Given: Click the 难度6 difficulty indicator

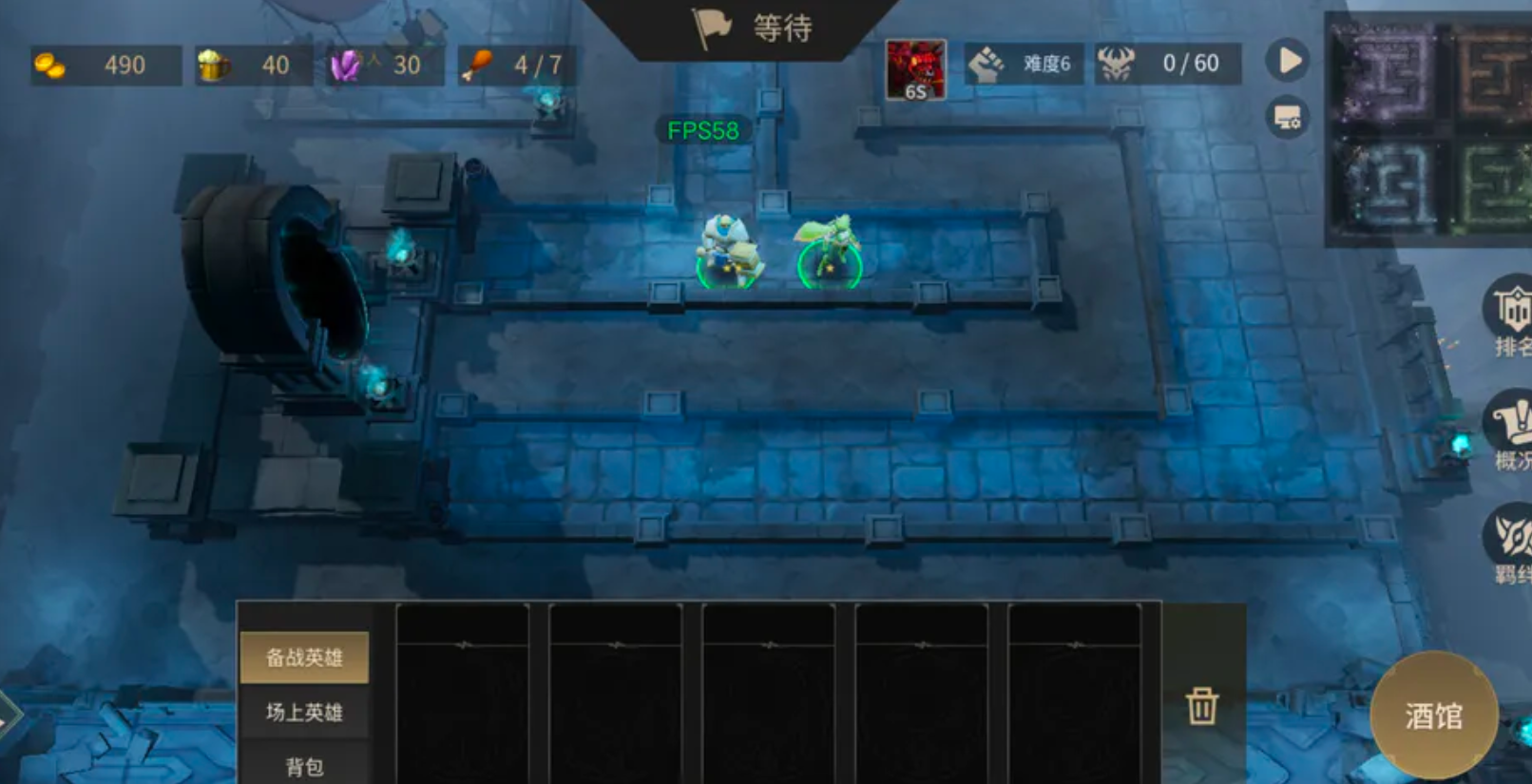Looking at the screenshot, I should [1023, 65].
